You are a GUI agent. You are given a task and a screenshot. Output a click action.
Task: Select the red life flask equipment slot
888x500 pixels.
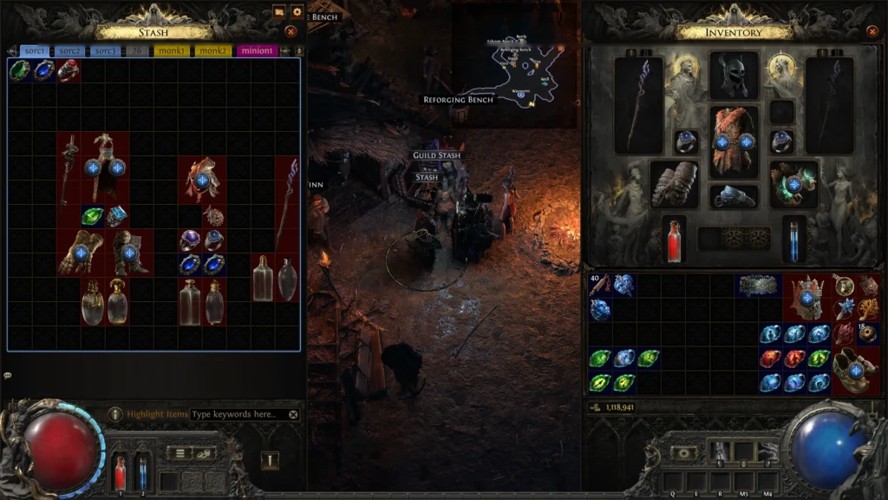point(674,241)
